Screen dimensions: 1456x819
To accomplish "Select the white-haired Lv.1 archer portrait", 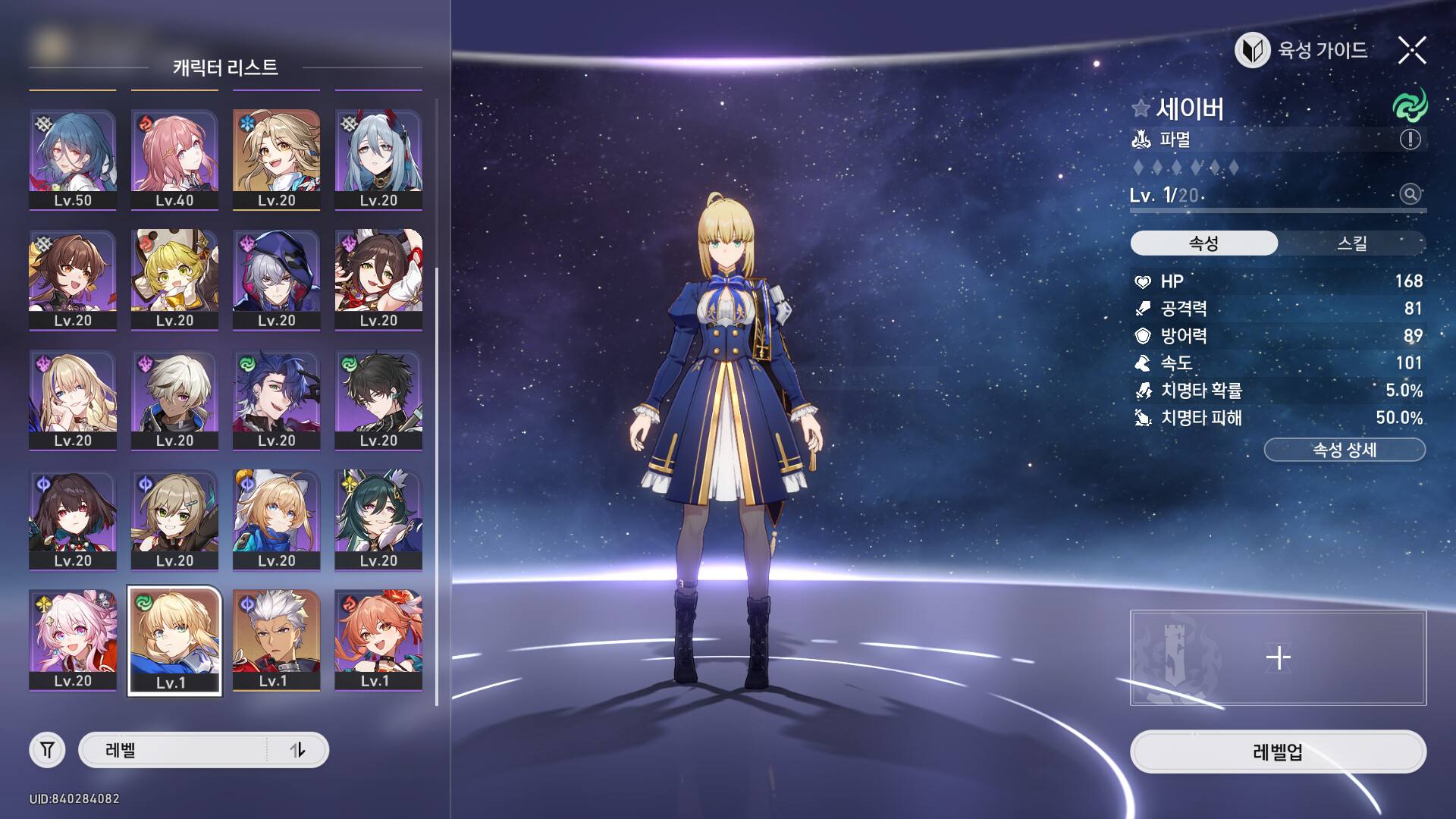I will click(276, 640).
